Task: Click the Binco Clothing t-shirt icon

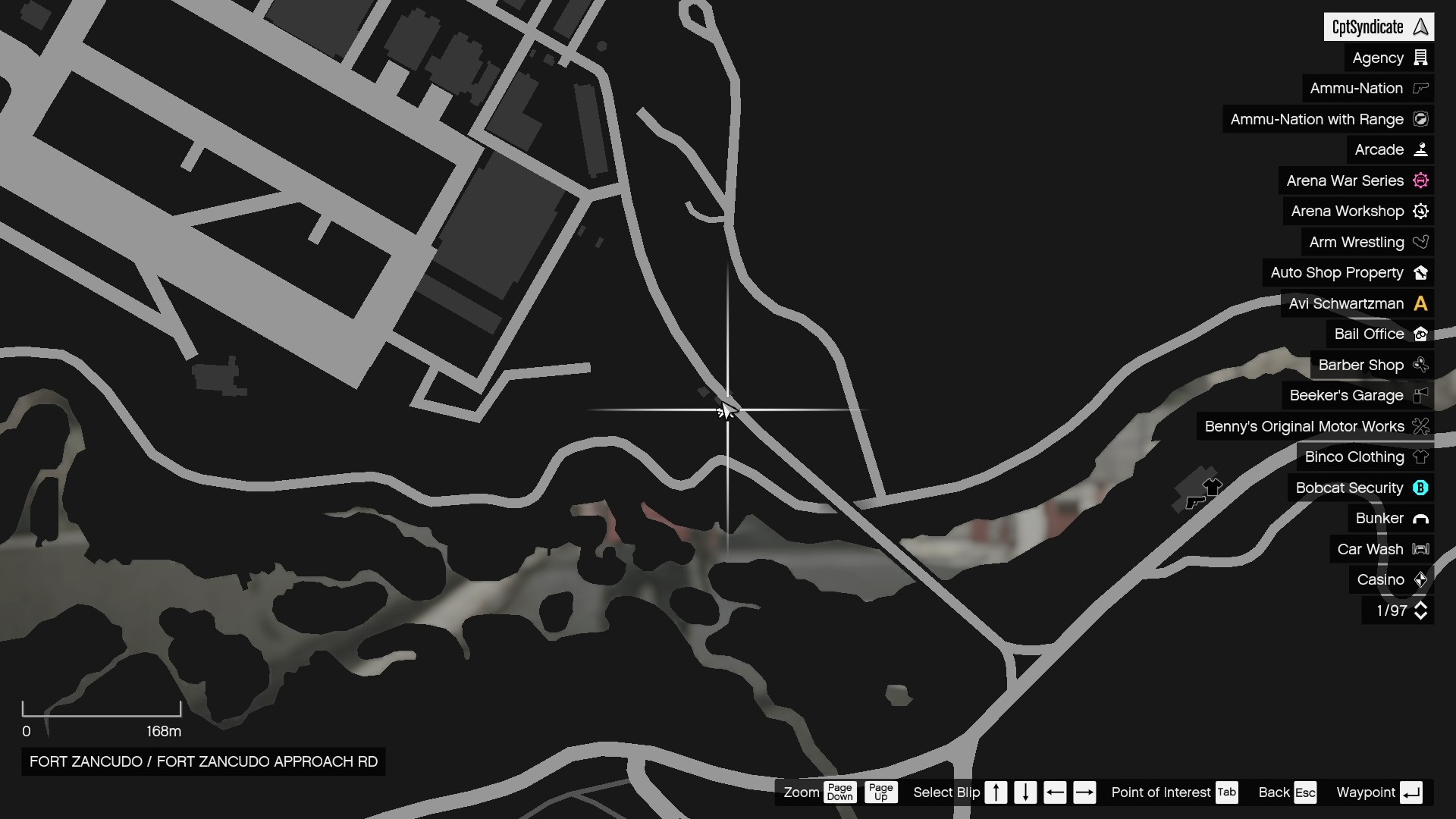Action: coord(1421,457)
